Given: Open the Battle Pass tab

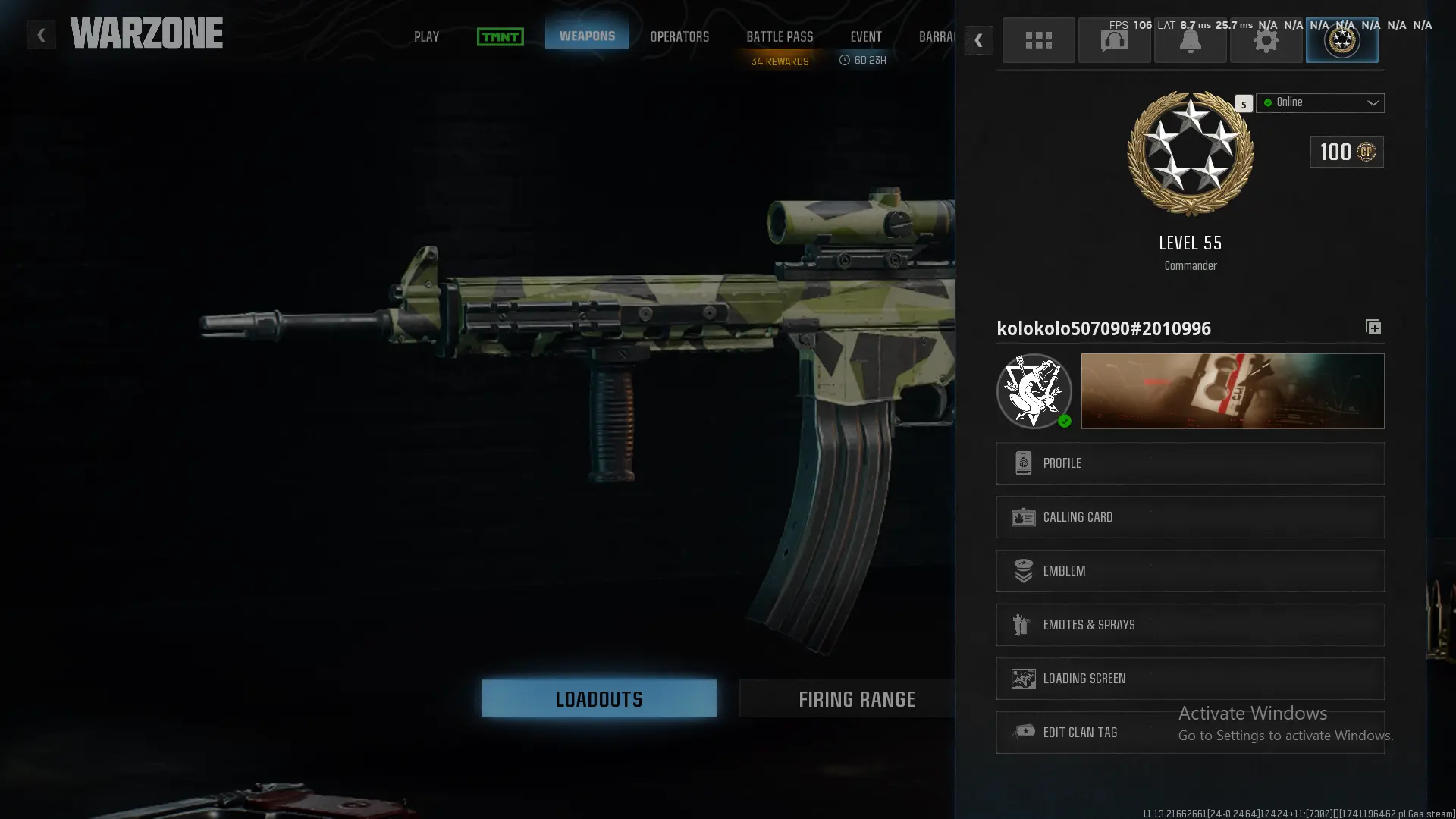Looking at the screenshot, I should pyautogui.click(x=779, y=36).
